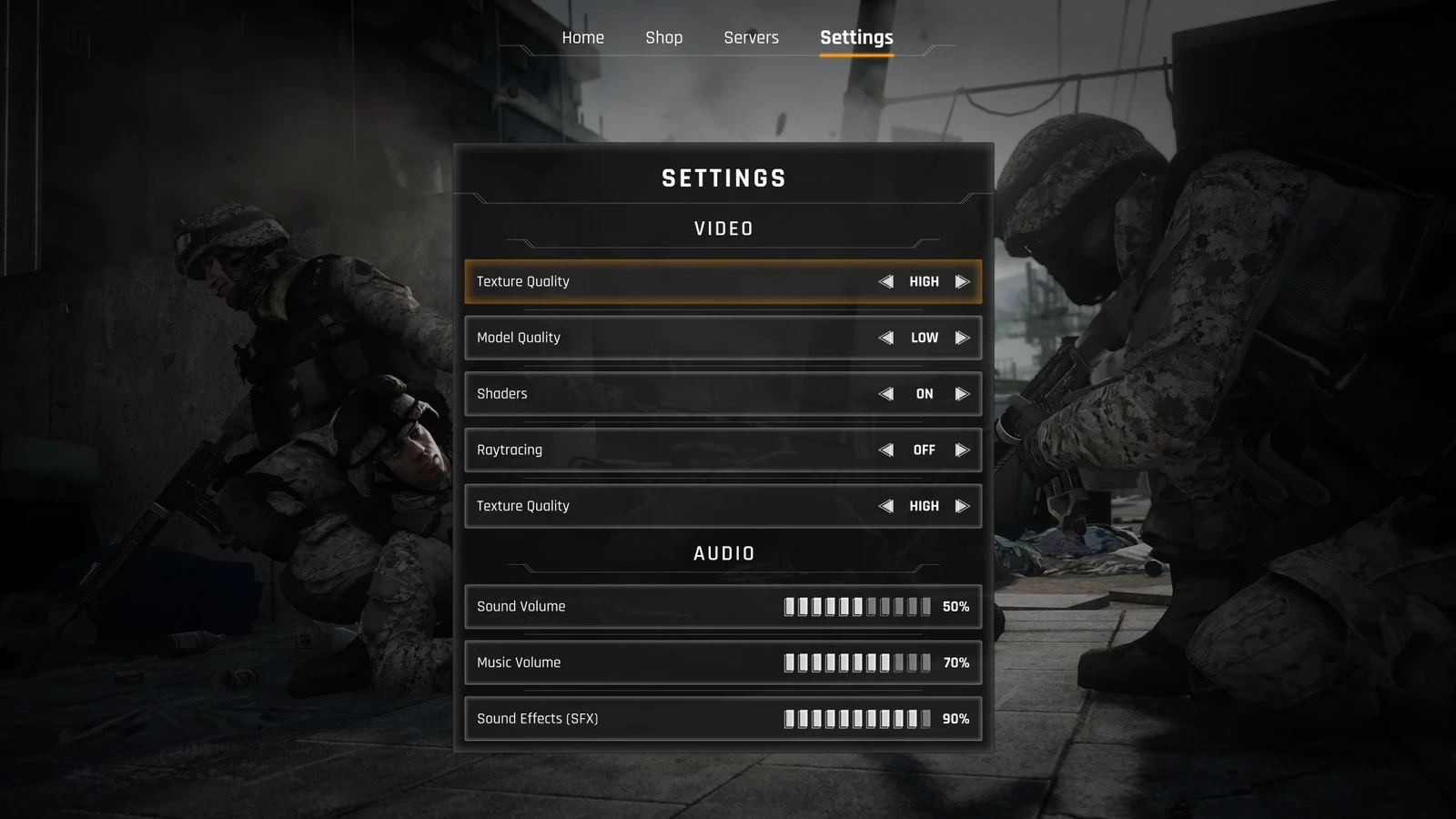Click the right arrow for Raytracing
This screenshot has width=1456, height=819.
pyautogui.click(x=962, y=450)
